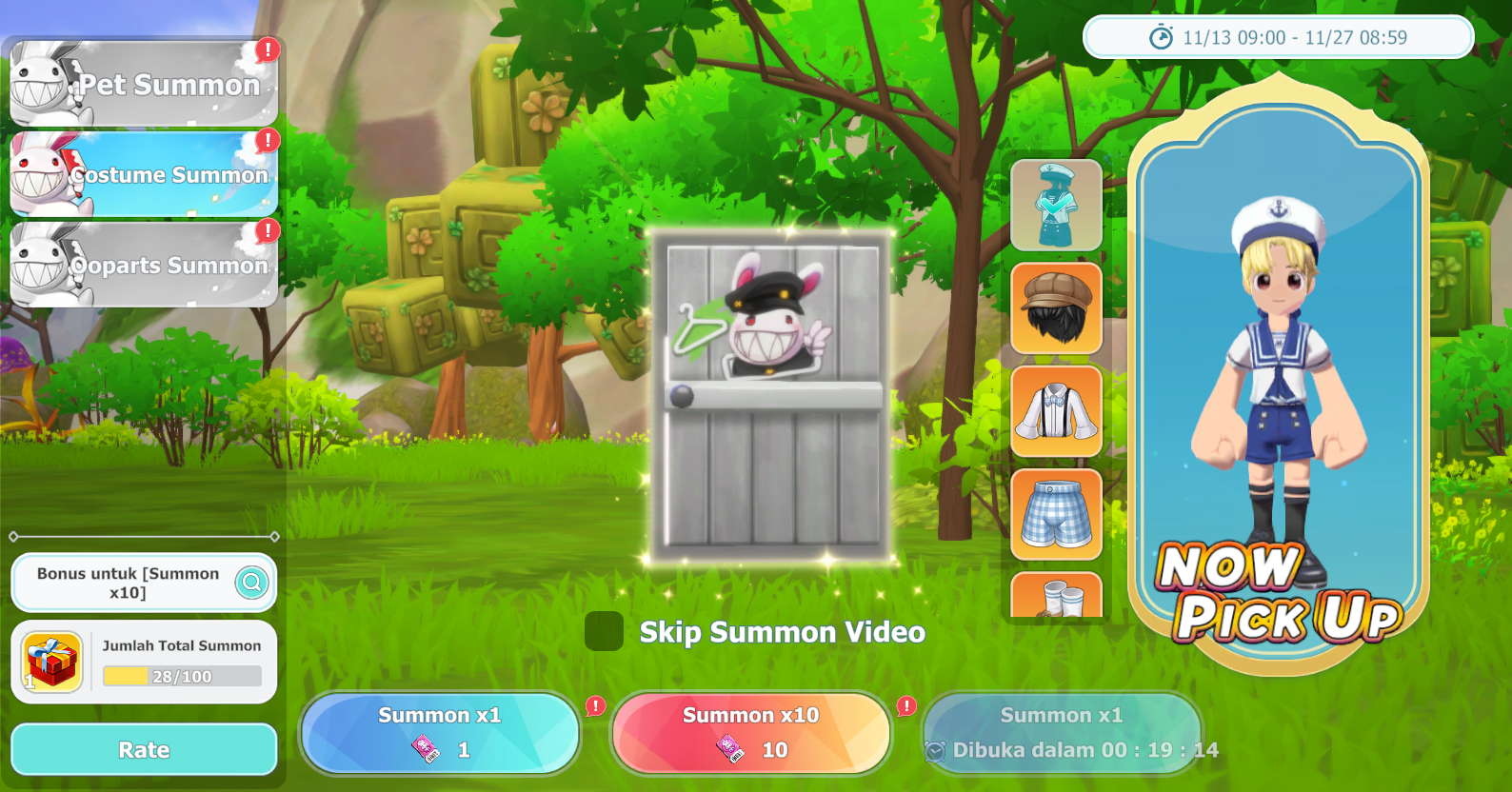Click the summon door with rabbit mascot
This screenshot has height=792, width=1512.
(771, 395)
